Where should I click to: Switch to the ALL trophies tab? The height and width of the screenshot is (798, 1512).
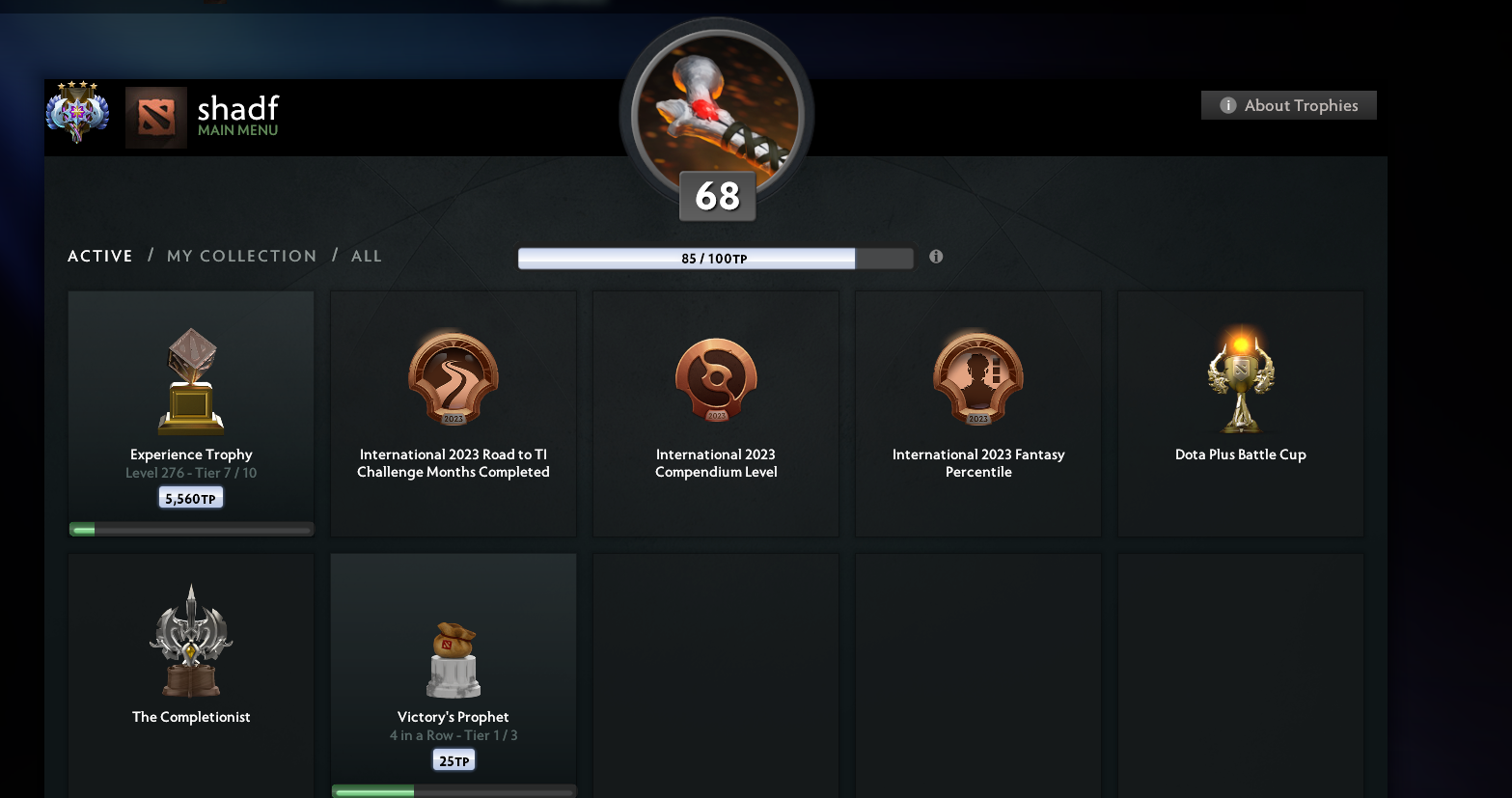click(367, 255)
